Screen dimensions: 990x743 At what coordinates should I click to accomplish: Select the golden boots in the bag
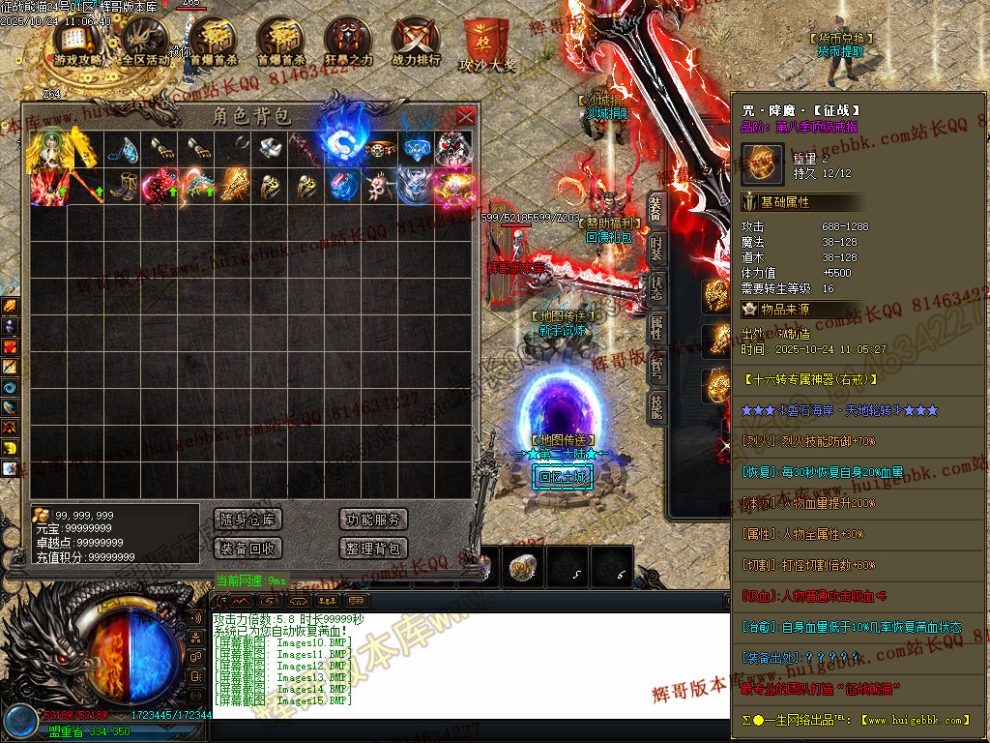122,187
